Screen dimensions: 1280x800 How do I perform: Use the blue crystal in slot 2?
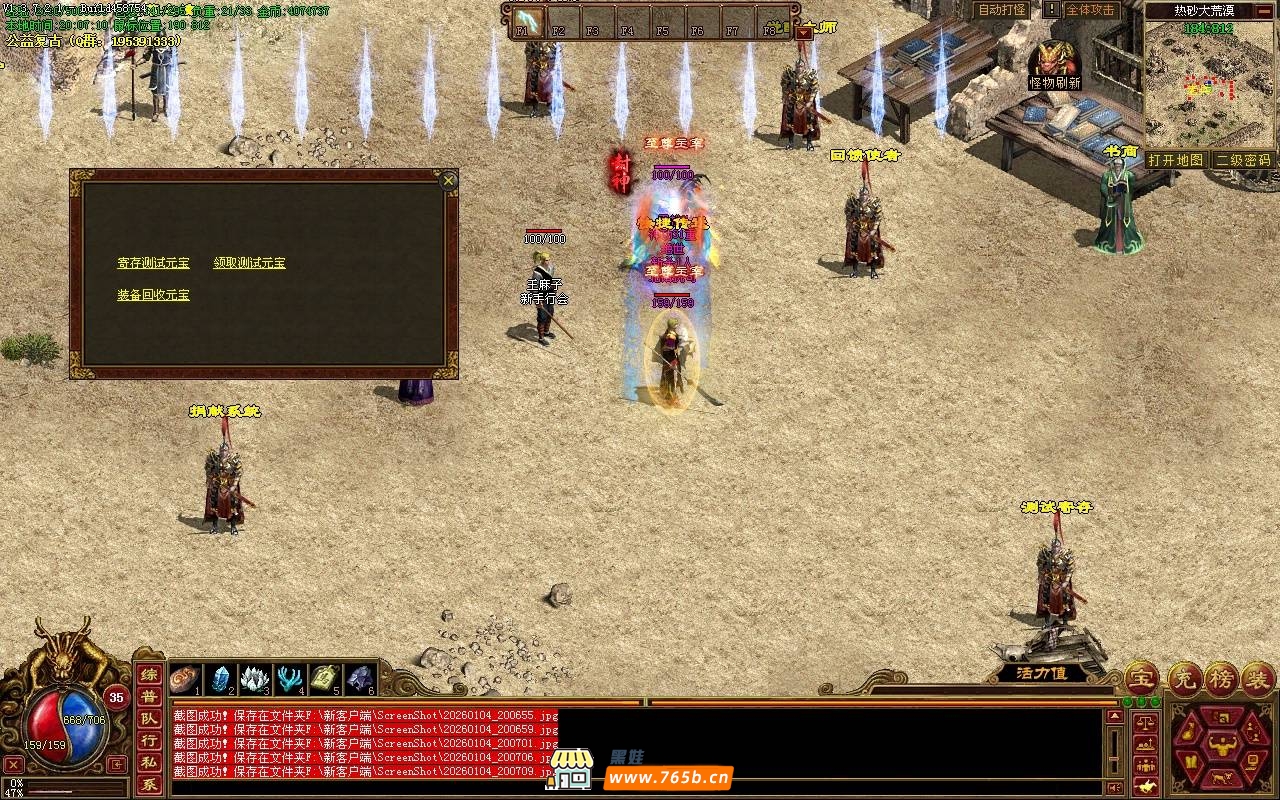219,679
